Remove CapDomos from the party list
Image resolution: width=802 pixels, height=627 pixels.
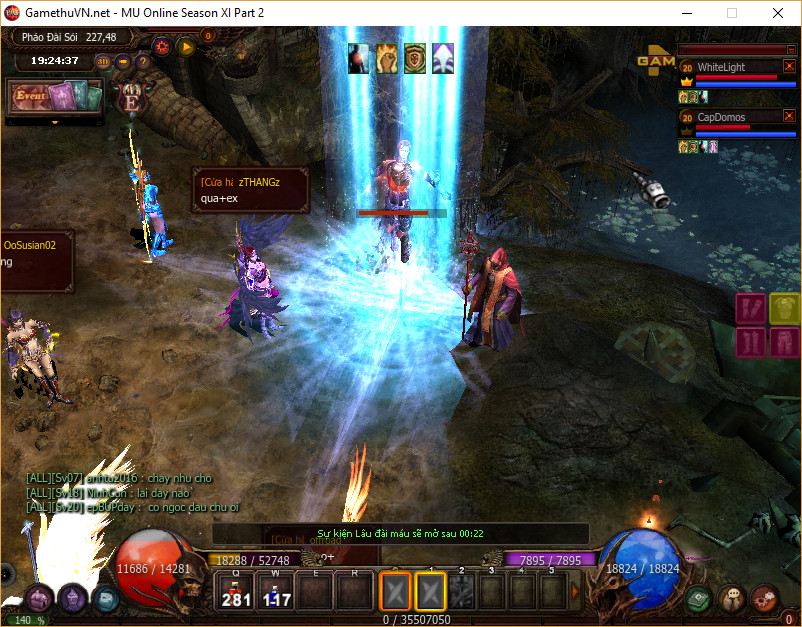789,117
